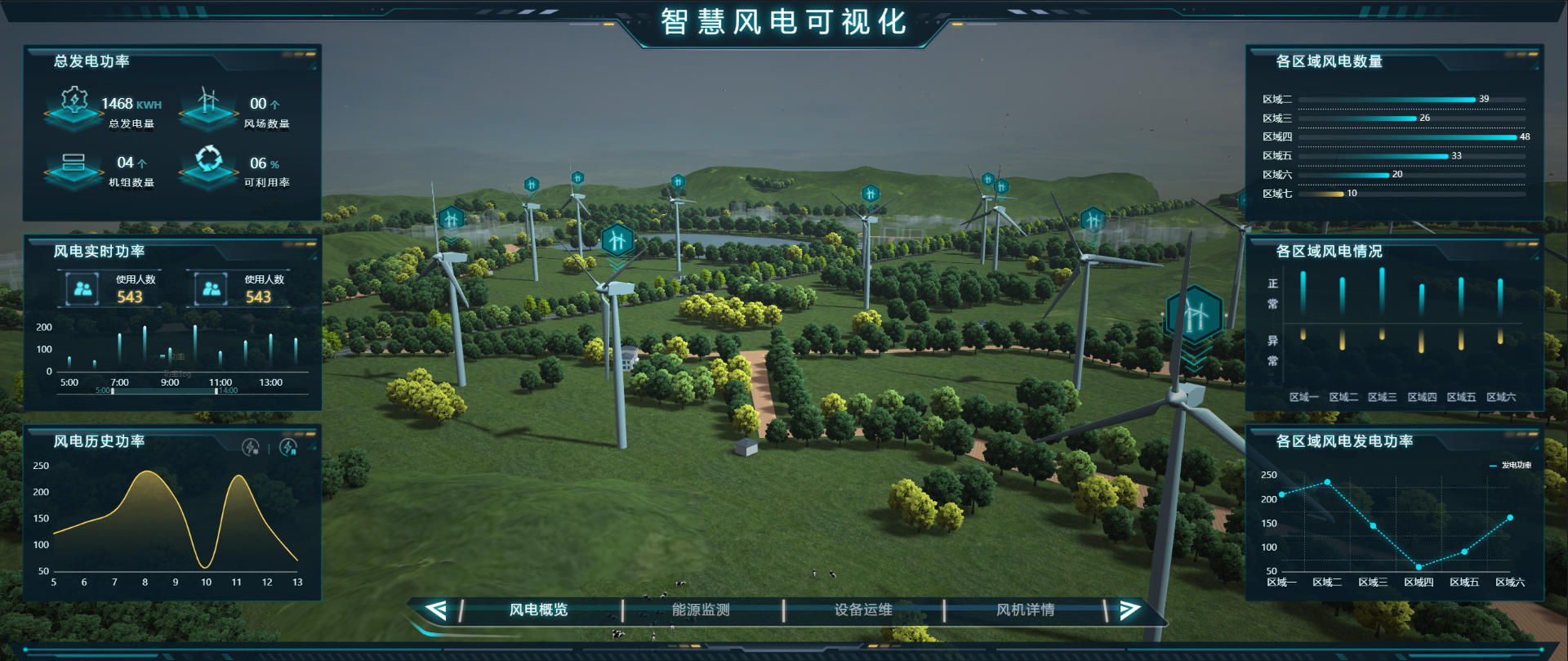
Task: Select the central hexagonal turbine marker on map
Action: pos(617,239)
